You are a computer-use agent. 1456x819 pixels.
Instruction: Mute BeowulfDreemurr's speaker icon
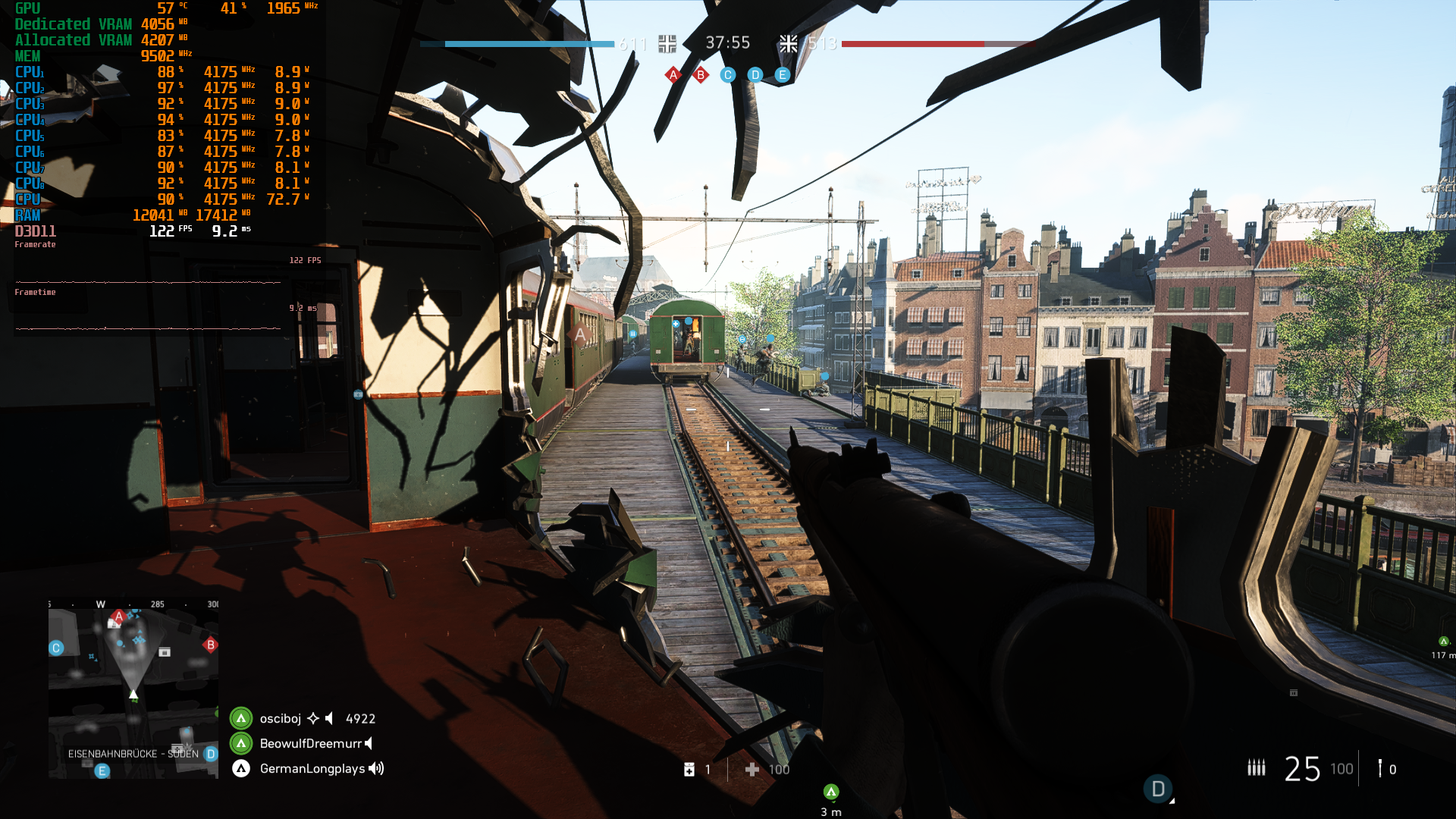pyautogui.click(x=369, y=744)
